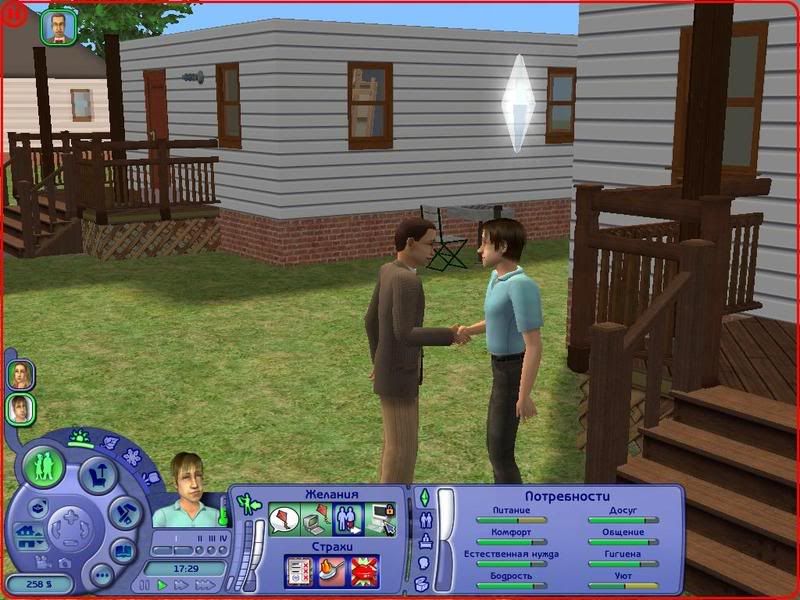Cancel the queued greeting action portrait

point(58,27)
